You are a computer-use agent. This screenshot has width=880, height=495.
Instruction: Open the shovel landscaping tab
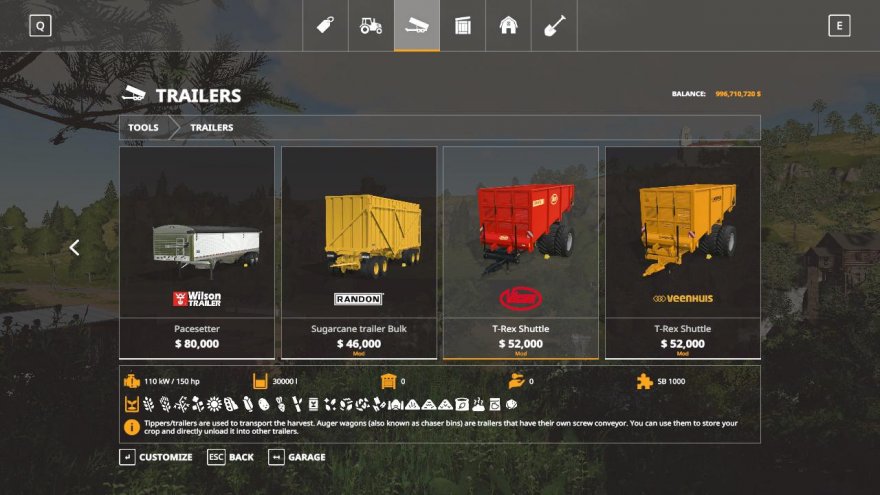tap(555, 26)
